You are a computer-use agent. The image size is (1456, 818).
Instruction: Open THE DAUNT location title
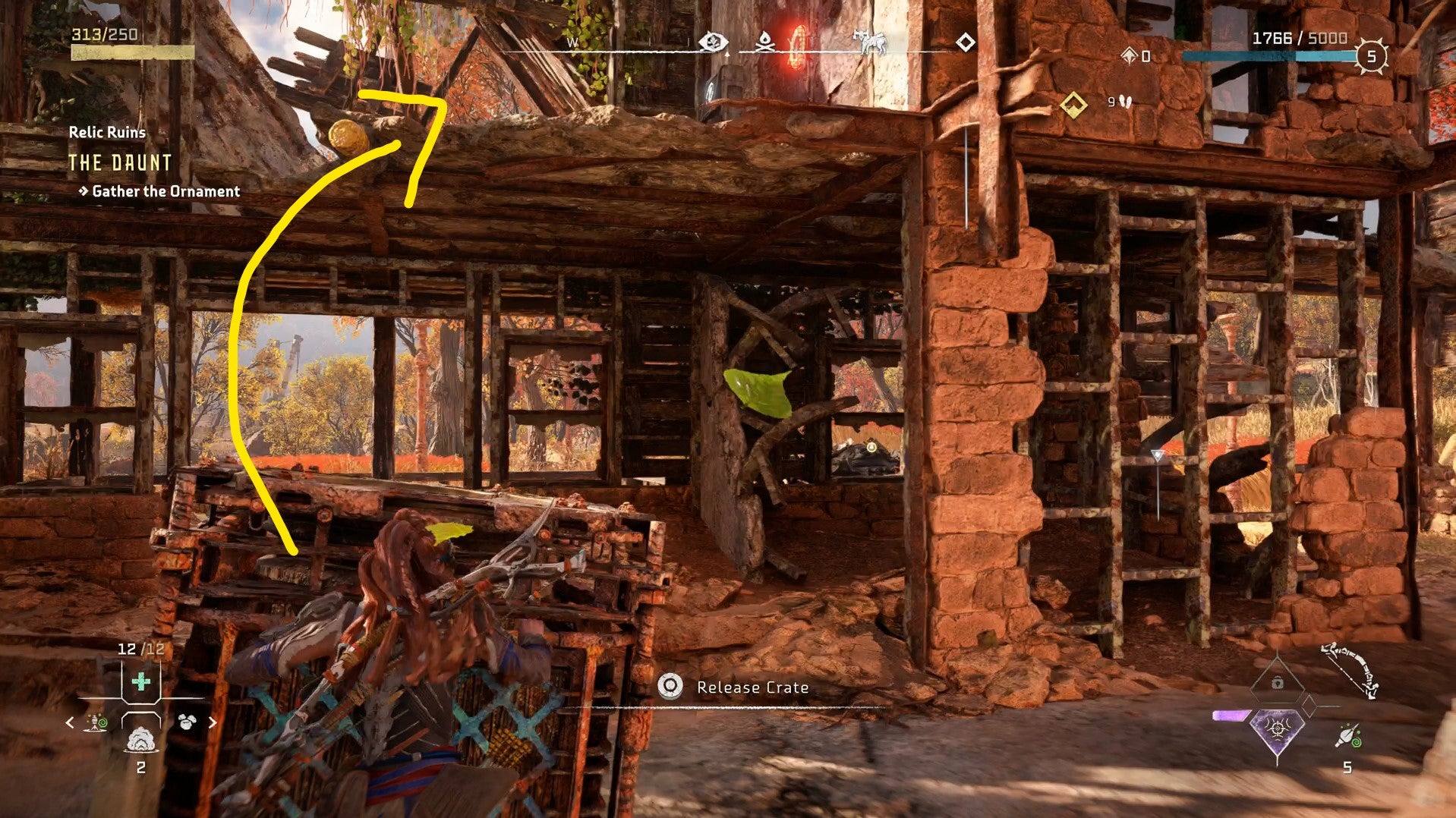coord(121,162)
